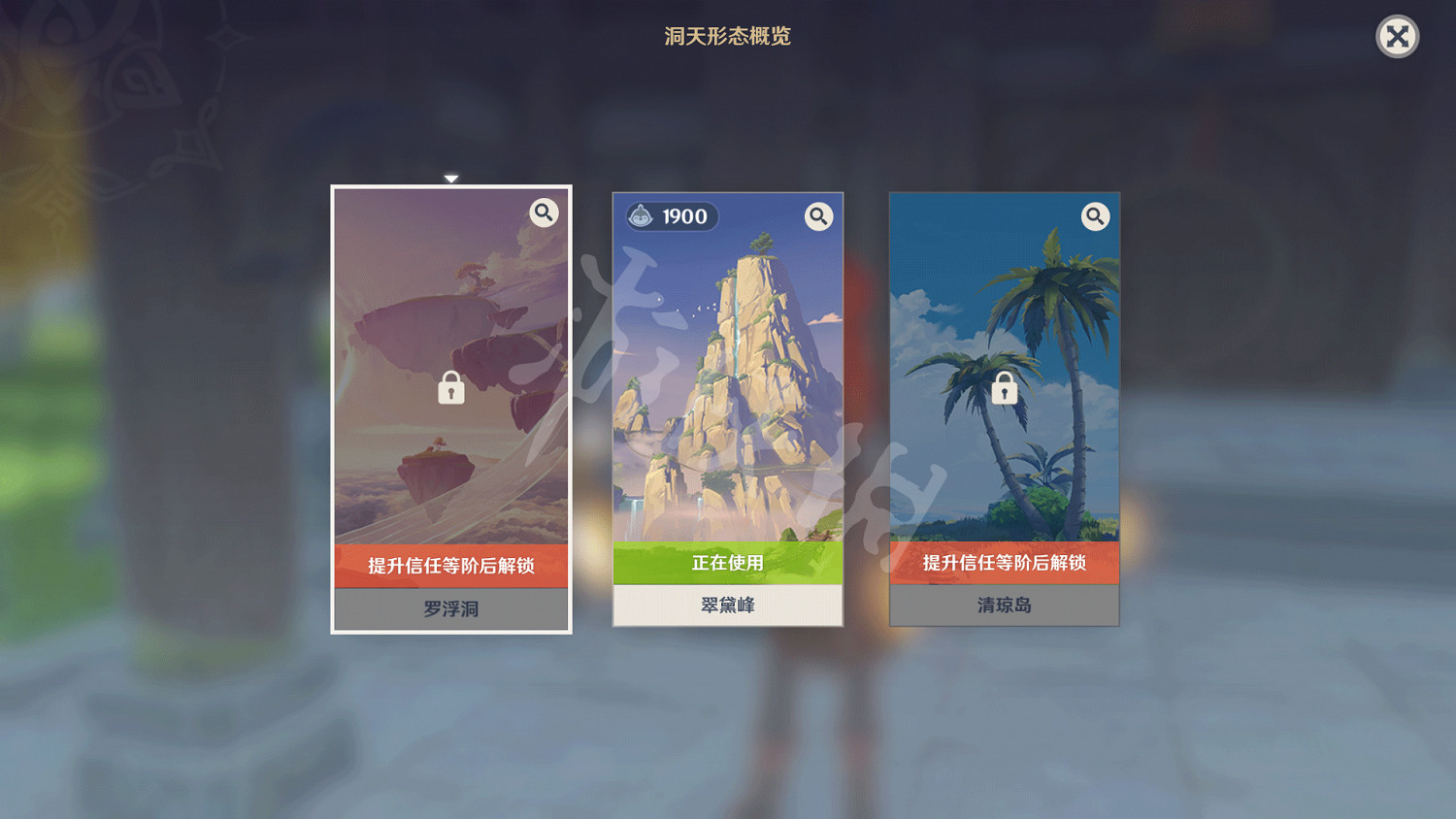Click the lock icon on the 清琼岛 card

[1004, 387]
